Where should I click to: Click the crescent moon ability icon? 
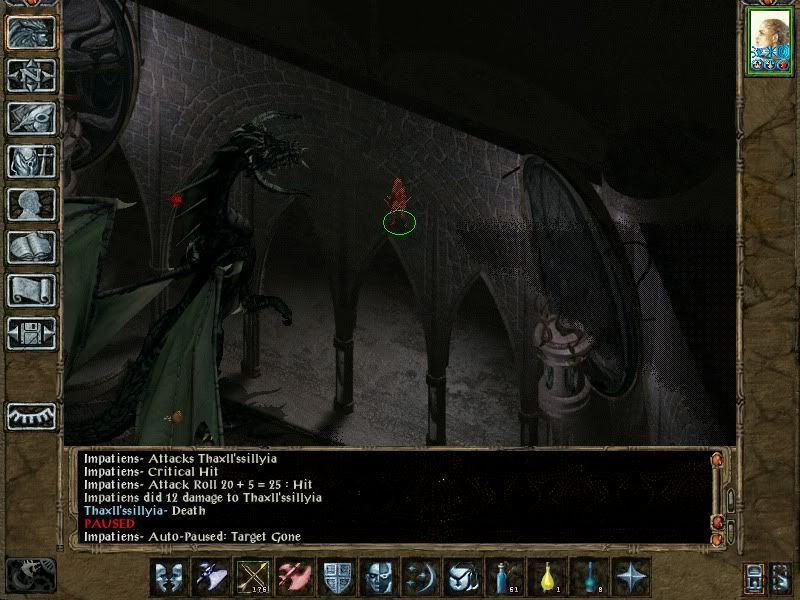point(421,577)
